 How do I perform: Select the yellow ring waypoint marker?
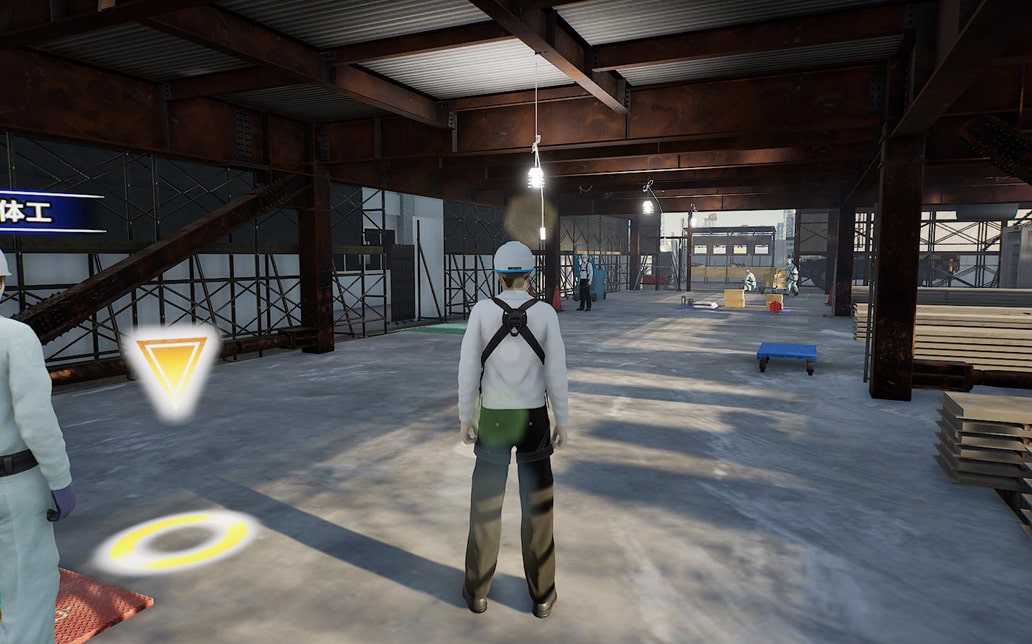click(178, 541)
